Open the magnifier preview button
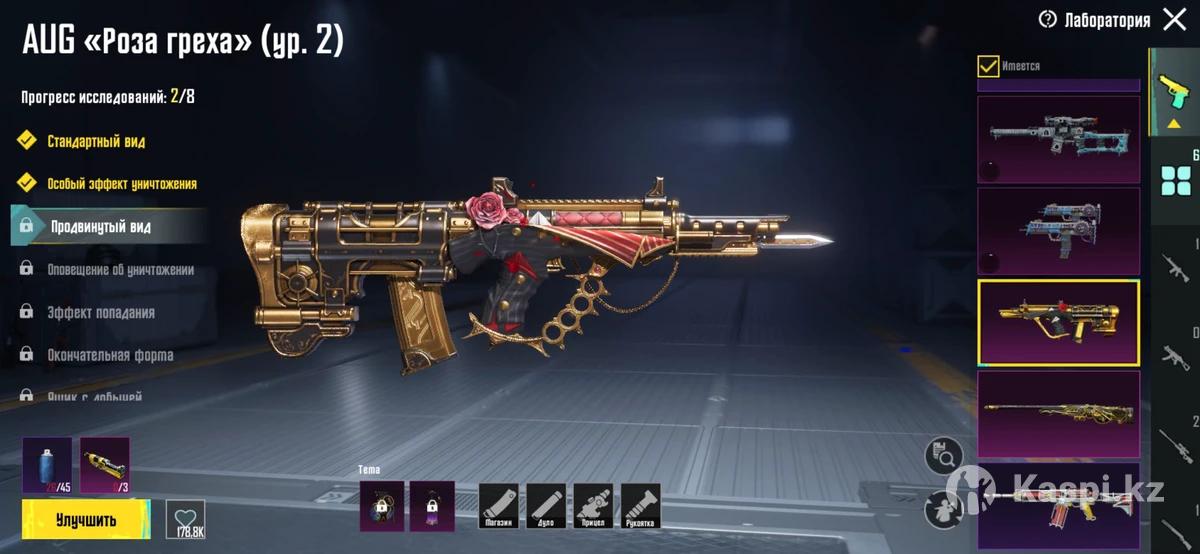The image size is (1200, 554). [942, 456]
